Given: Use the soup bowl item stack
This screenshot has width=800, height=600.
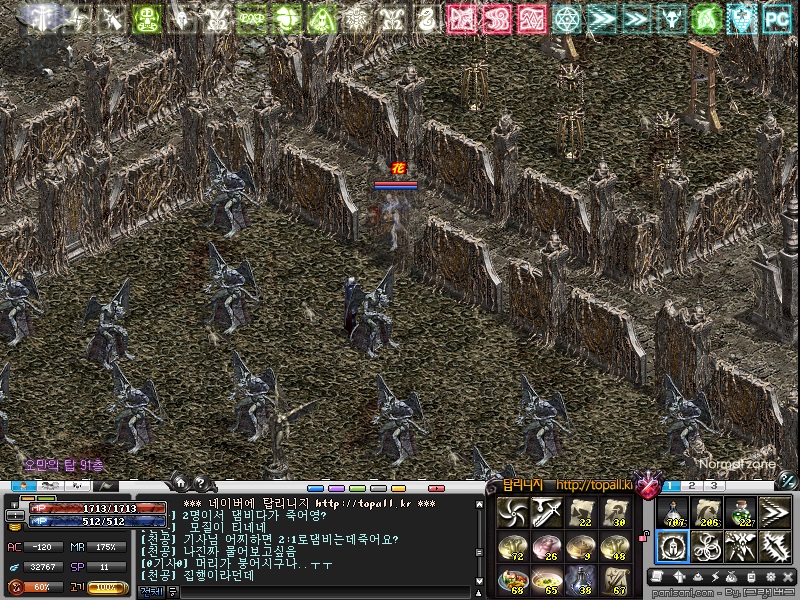Looking at the screenshot, I should (x=547, y=579).
